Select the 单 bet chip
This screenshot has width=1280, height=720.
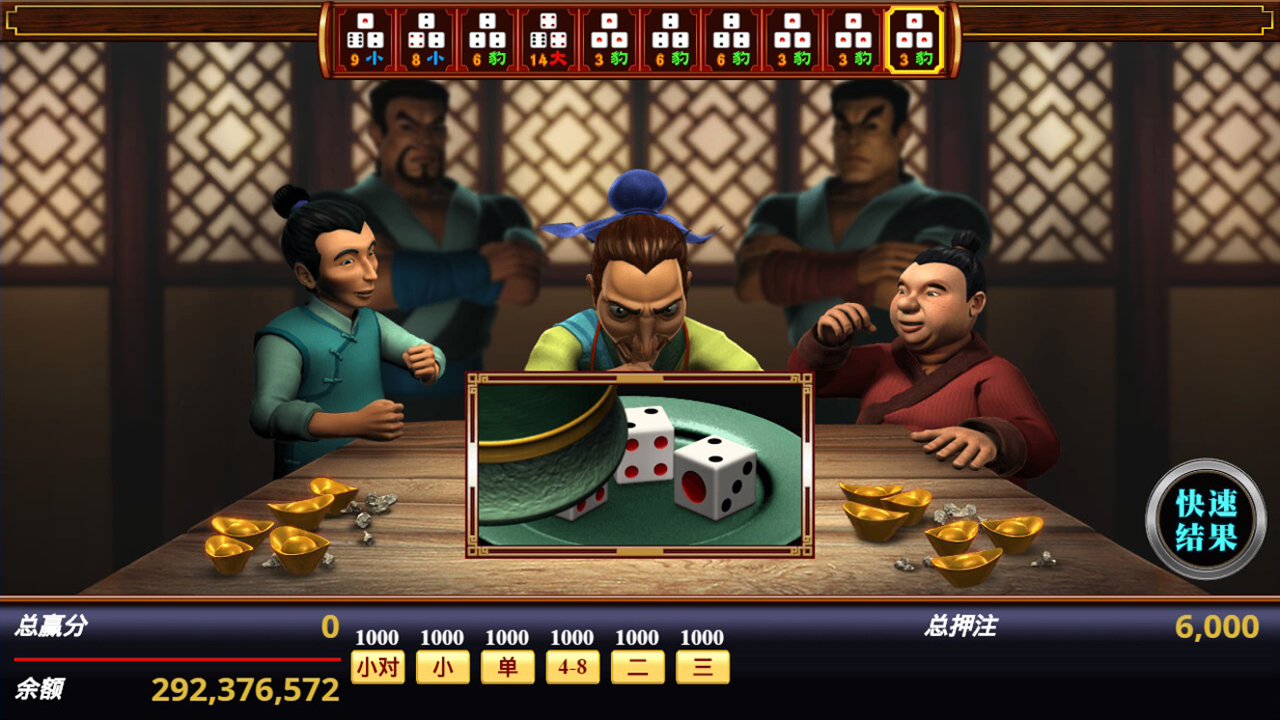(x=507, y=667)
